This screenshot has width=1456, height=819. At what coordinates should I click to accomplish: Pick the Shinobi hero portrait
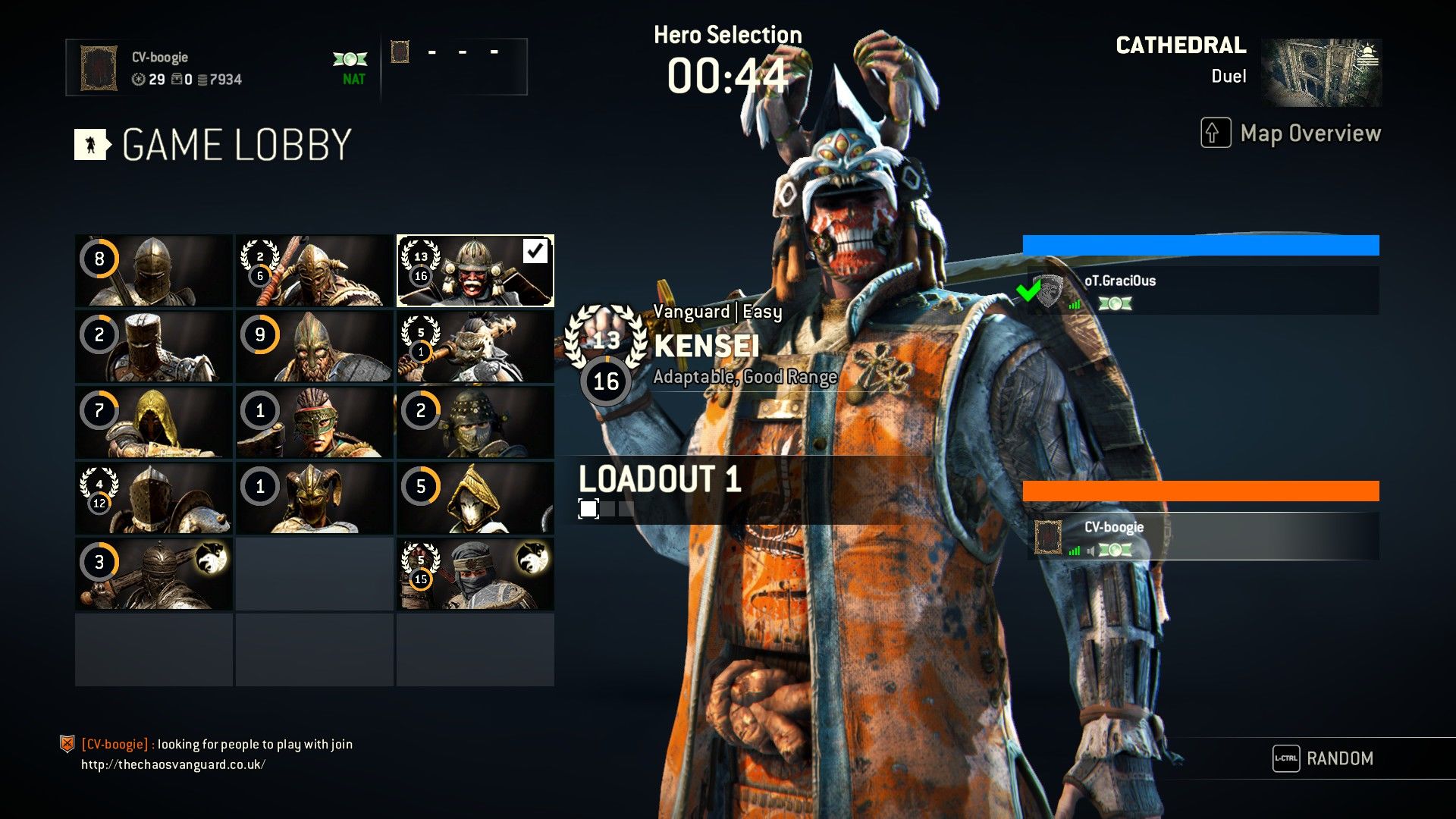coord(475,574)
